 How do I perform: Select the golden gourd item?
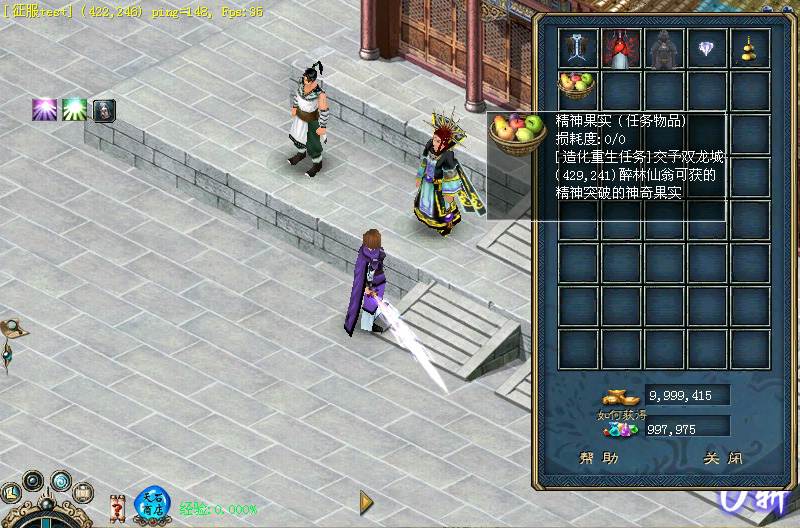749,47
